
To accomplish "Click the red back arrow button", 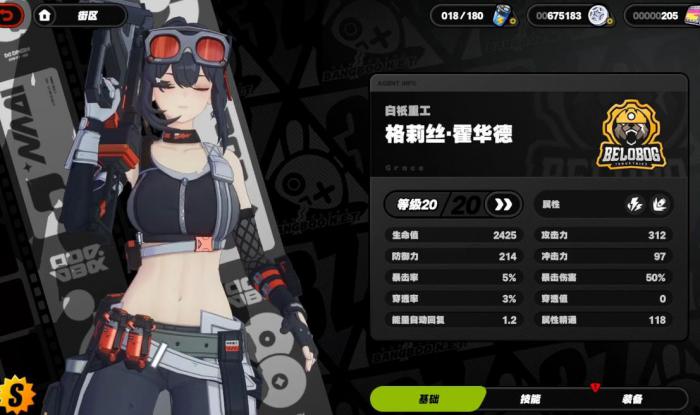I will tap(12, 16).
